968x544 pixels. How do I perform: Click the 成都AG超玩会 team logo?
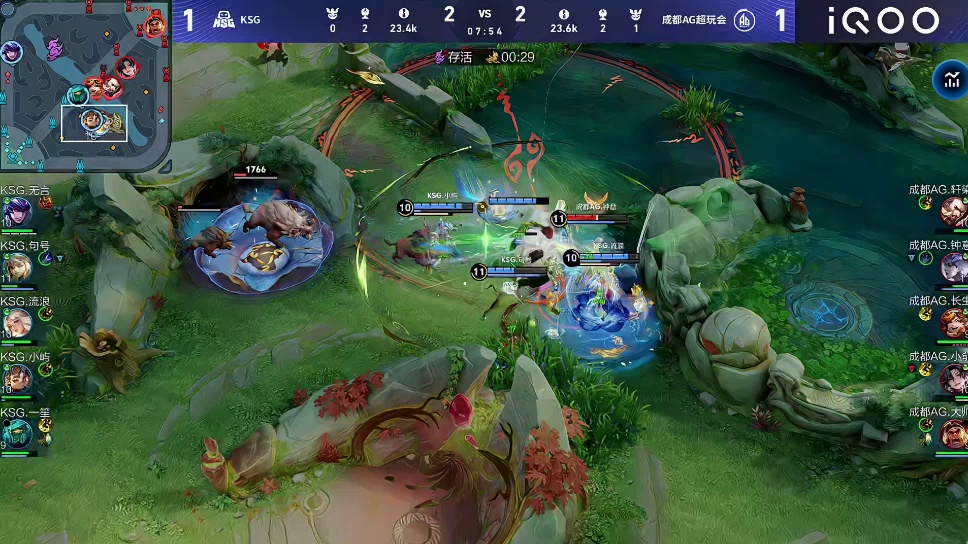click(744, 20)
